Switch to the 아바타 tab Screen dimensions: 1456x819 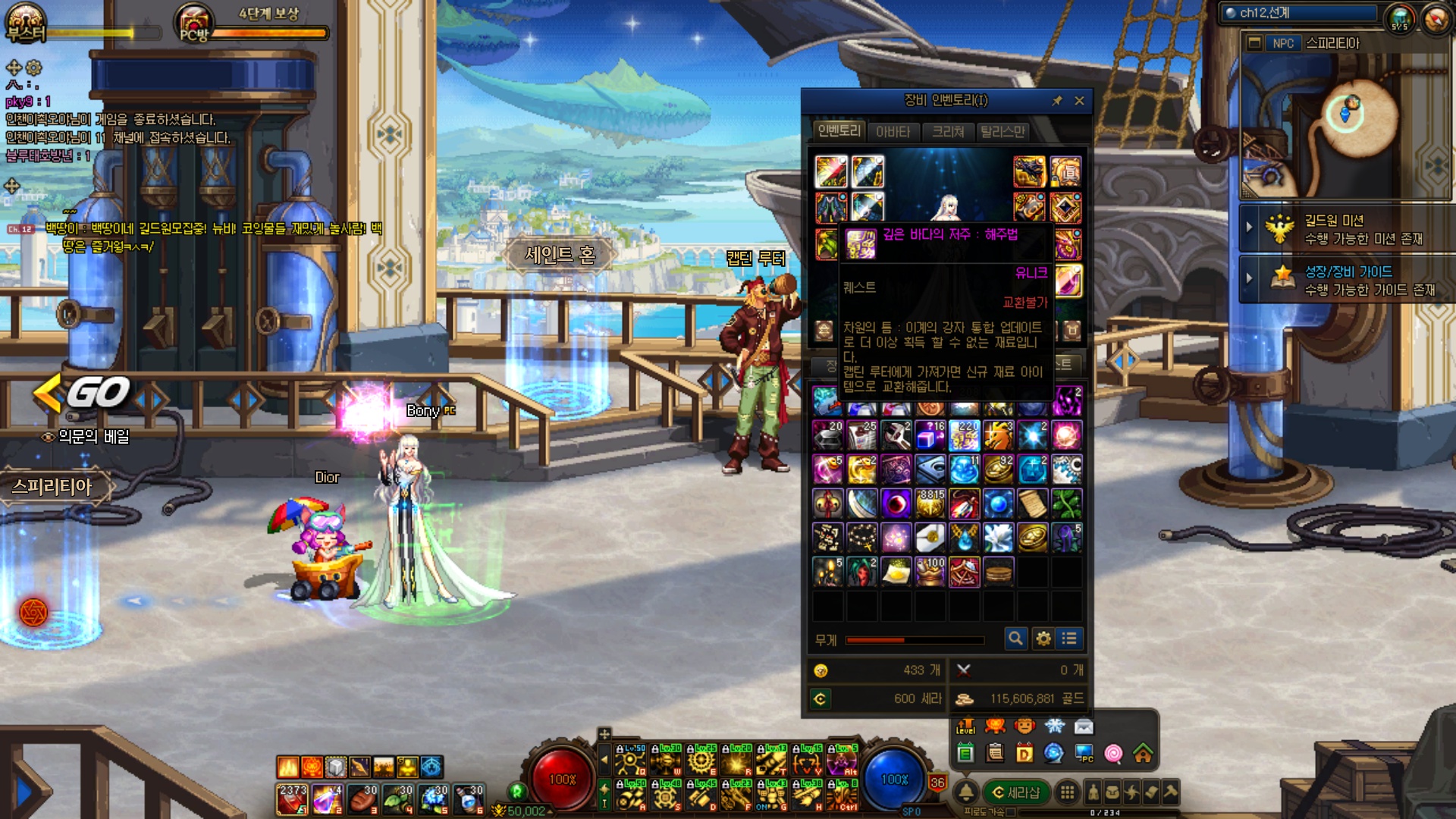pos(893,132)
